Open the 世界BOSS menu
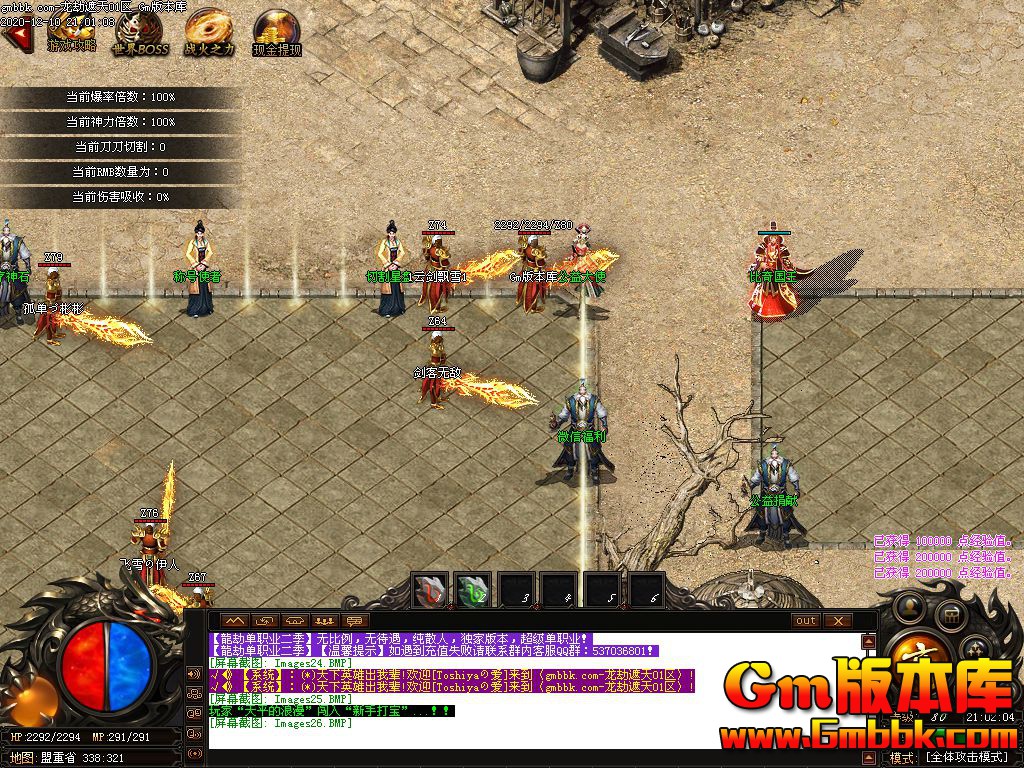This screenshot has height=768, width=1024. coord(139,30)
